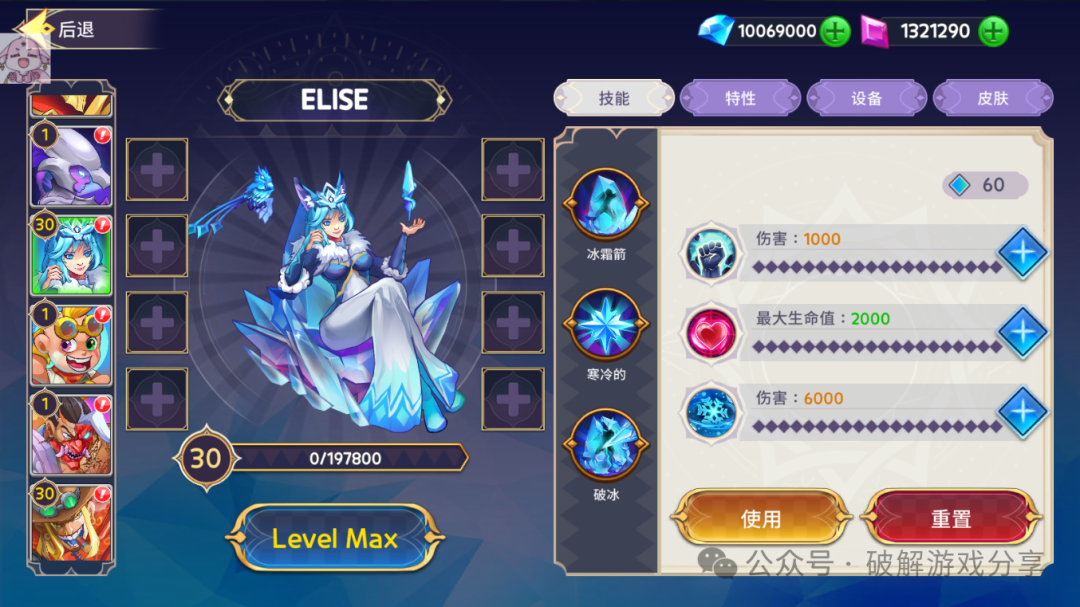Choose the 寒冷的 skill icon
Viewport: 1080px width, 607px height.
605,325
